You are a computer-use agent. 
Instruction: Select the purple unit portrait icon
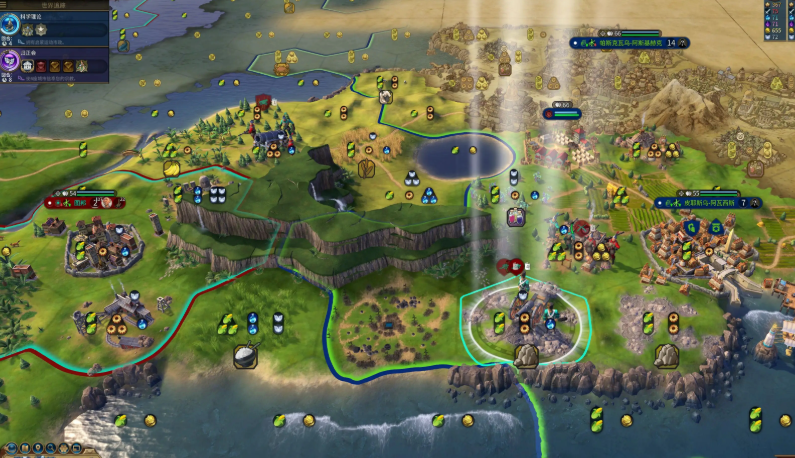[x=516, y=217]
